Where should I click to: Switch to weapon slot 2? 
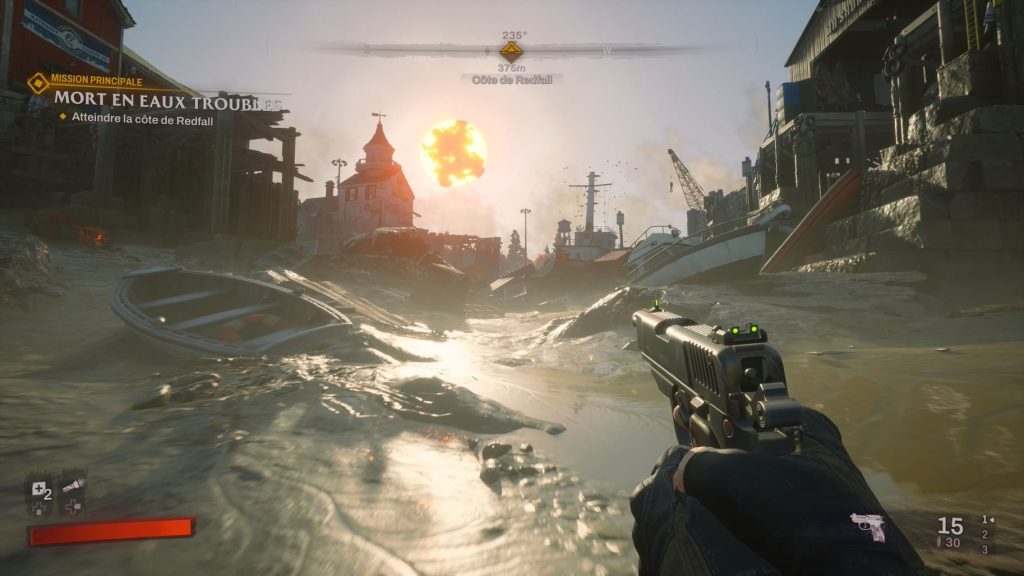tap(985, 534)
